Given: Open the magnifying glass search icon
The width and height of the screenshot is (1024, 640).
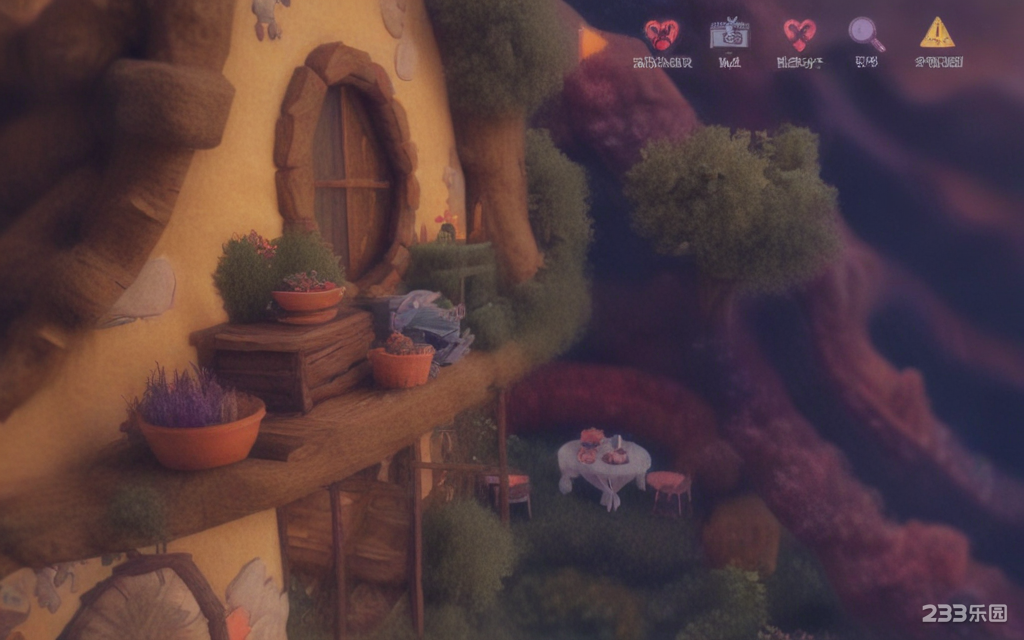Looking at the screenshot, I should [x=866, y=35].
